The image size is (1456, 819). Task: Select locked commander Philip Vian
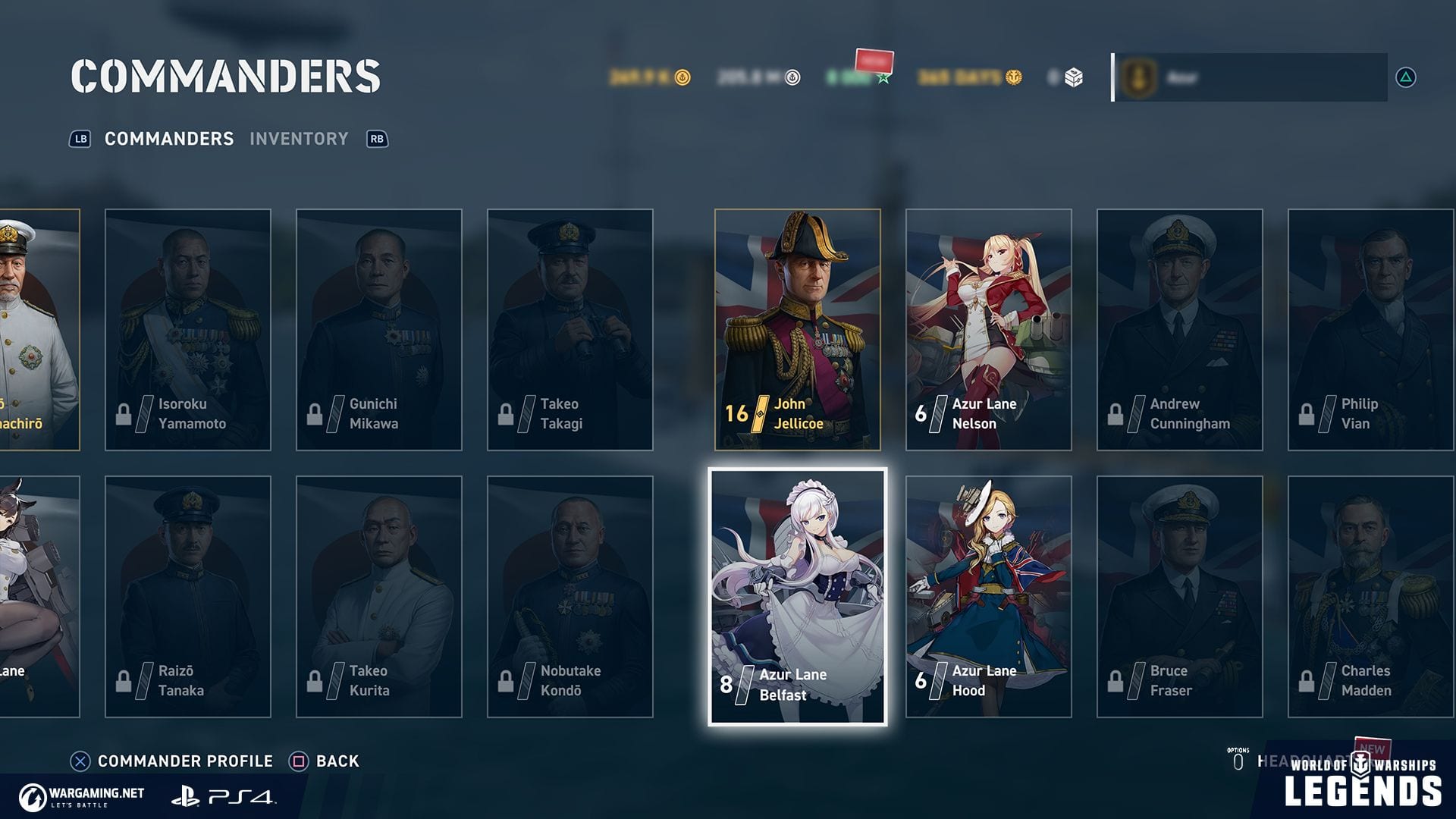tap(1370, 330)
